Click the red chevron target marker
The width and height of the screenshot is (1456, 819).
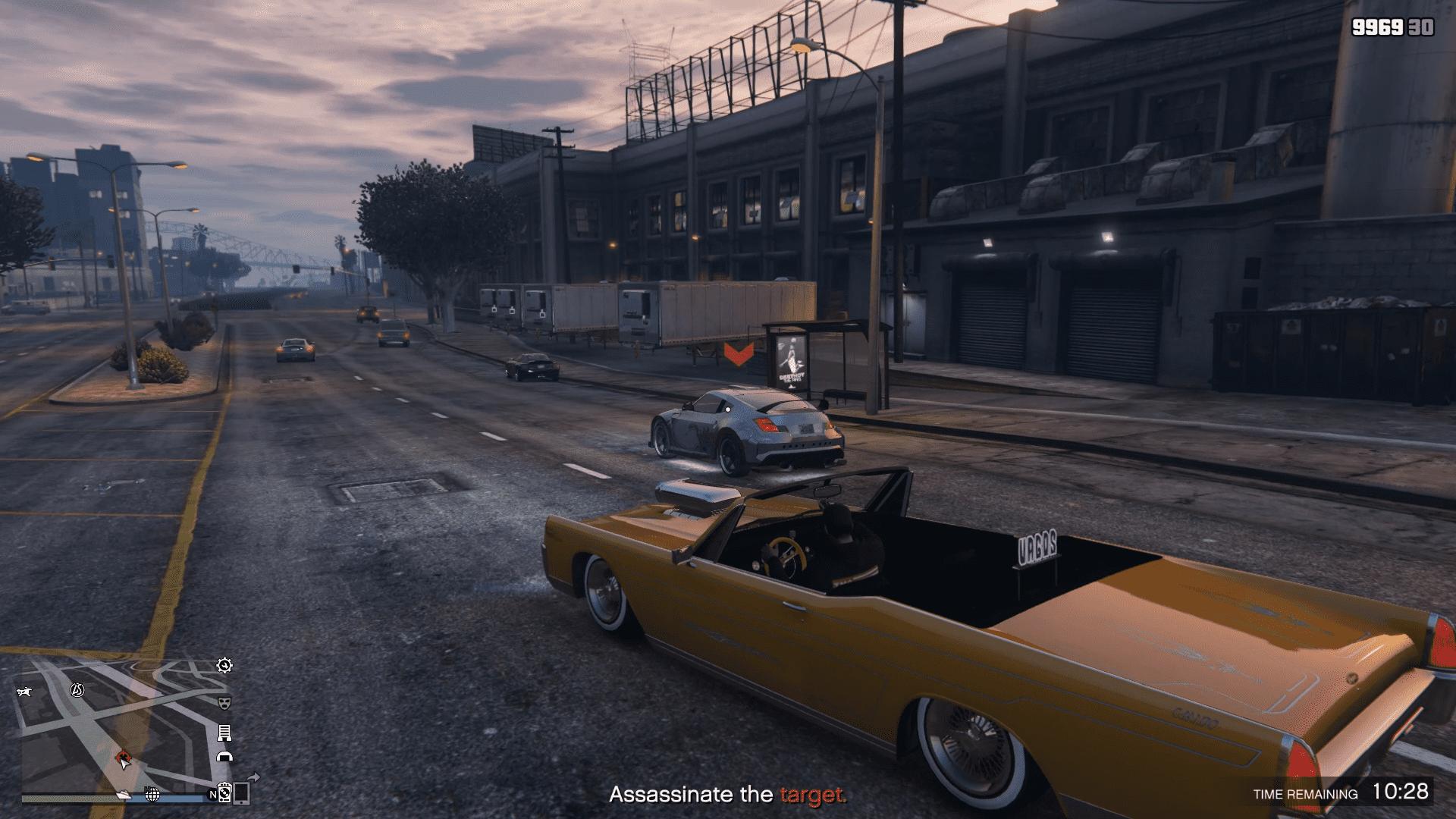tap(739, 353)
